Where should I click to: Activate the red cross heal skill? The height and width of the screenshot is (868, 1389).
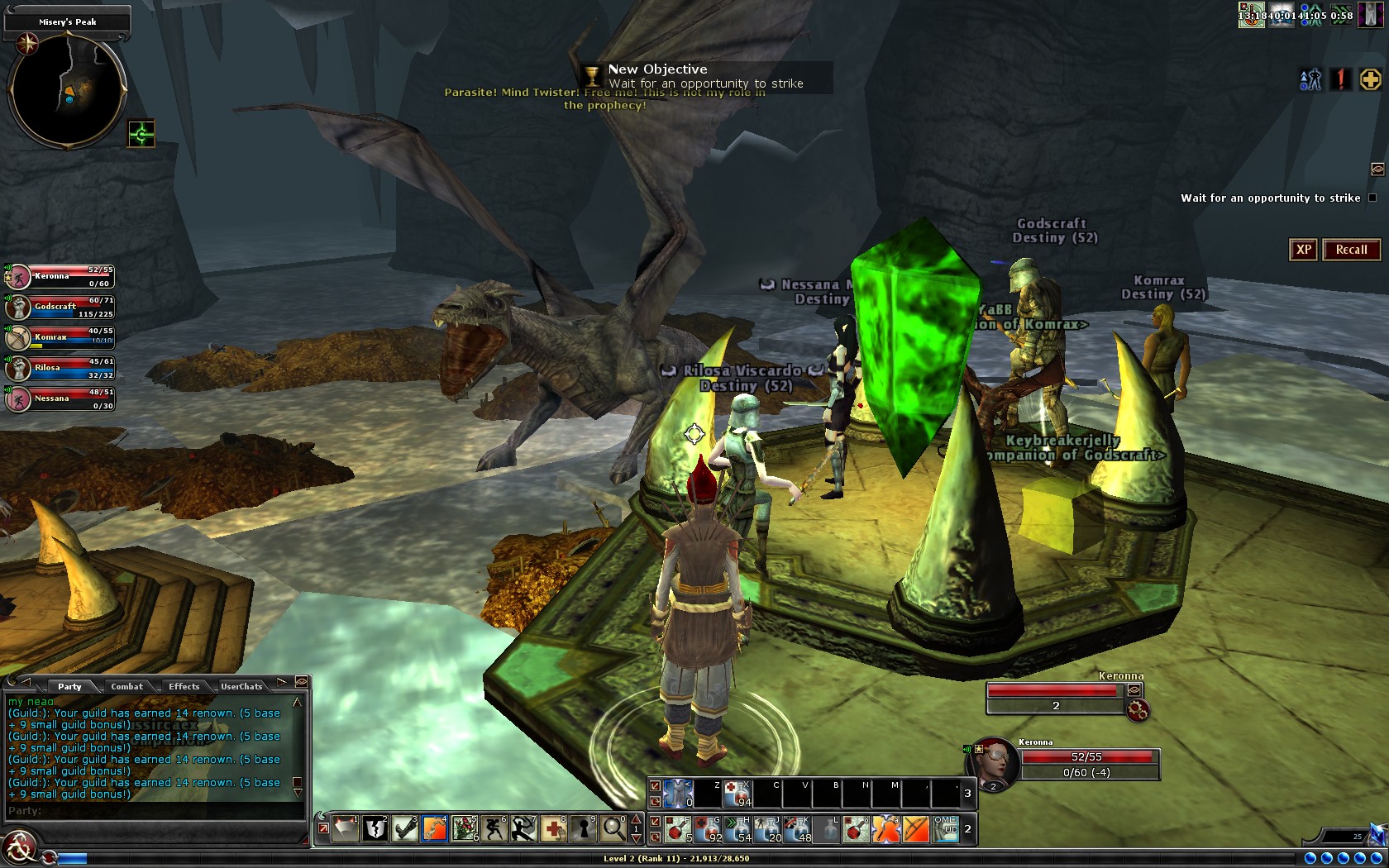[x=554, y=828]
